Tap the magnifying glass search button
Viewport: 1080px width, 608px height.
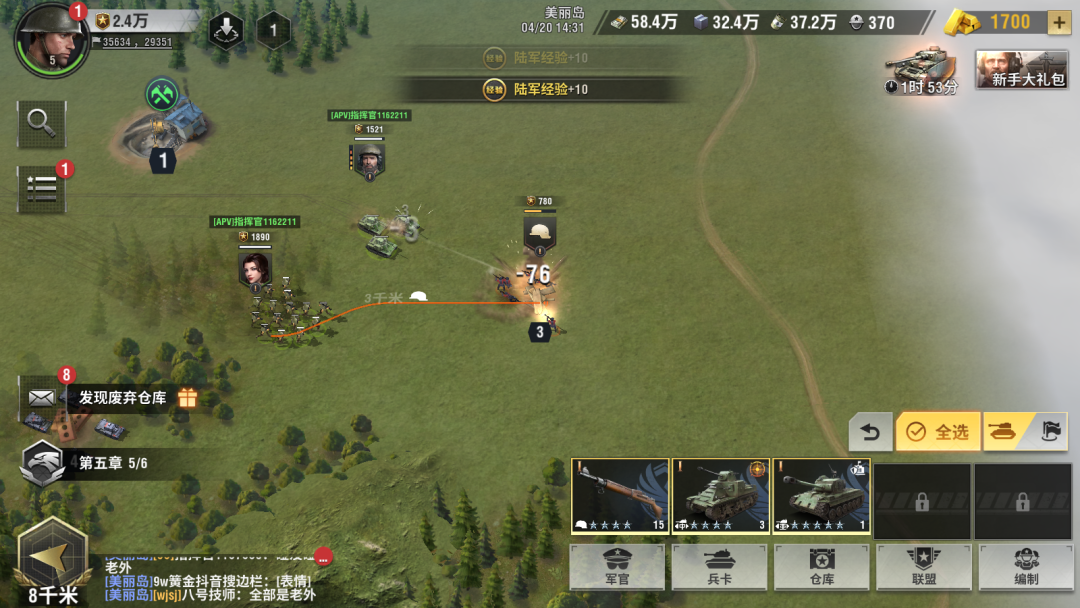pos(41,123)
